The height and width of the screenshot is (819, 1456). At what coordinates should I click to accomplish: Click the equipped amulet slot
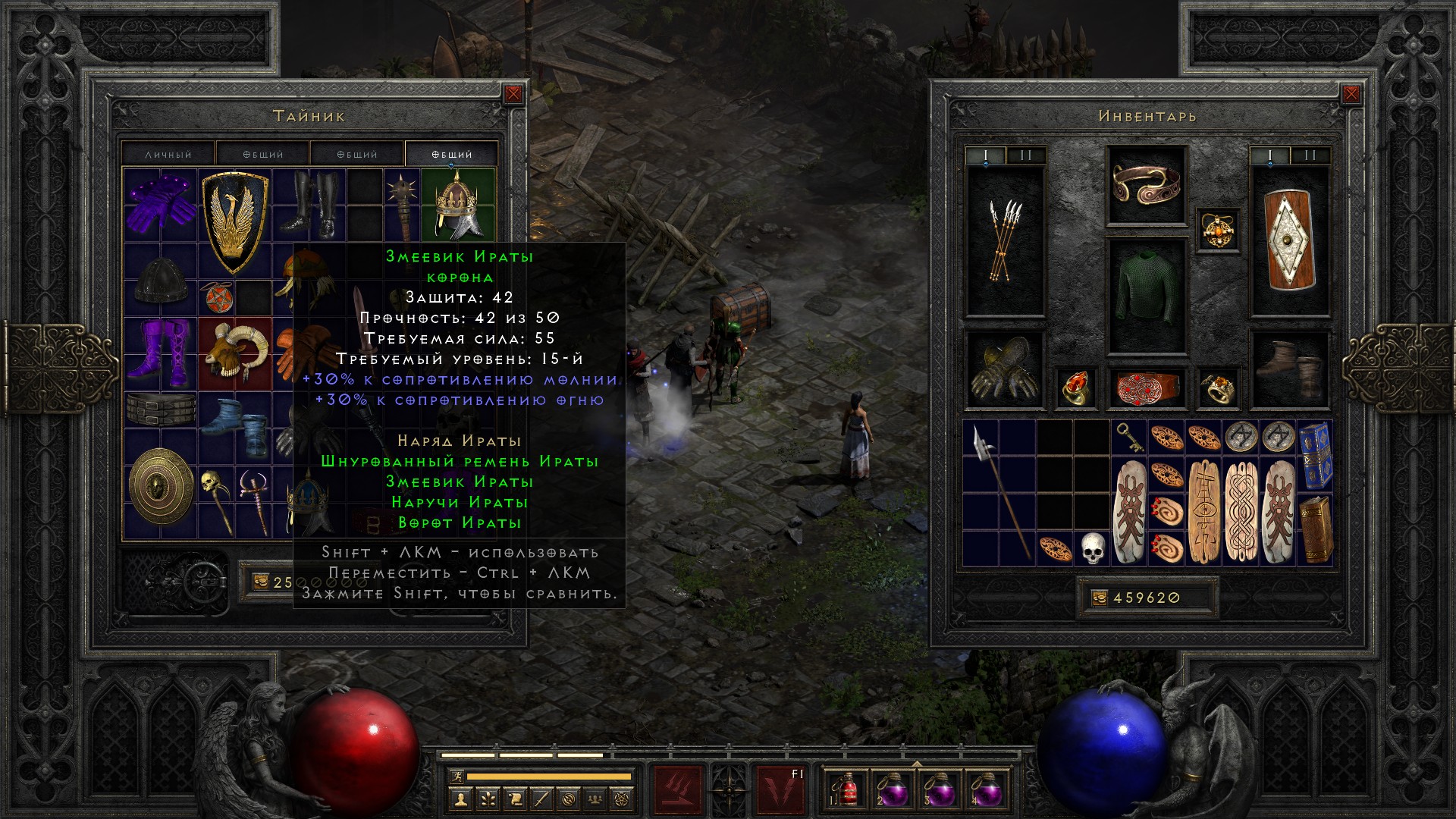pos(1218,231)
